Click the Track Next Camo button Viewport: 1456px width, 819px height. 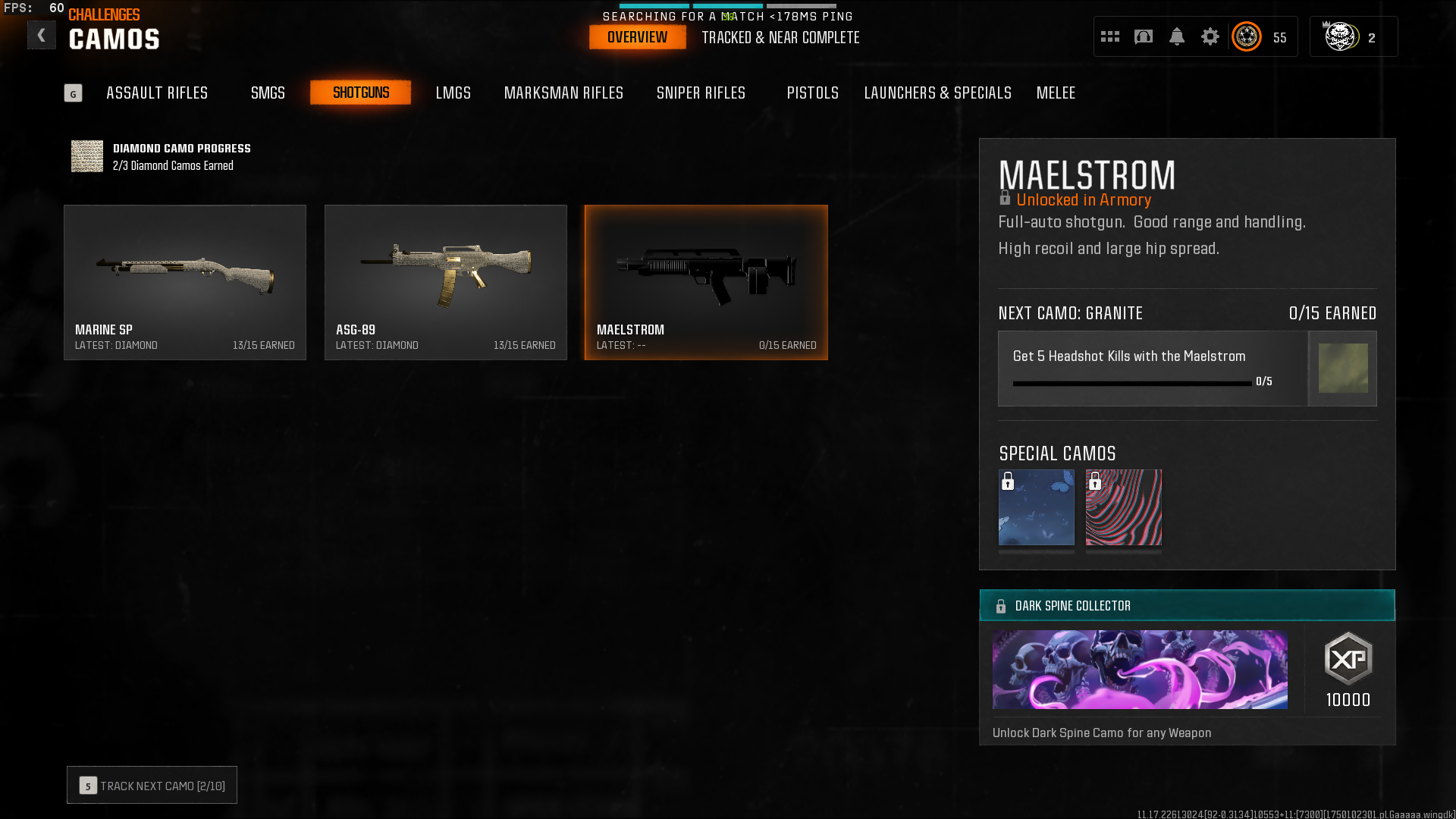[x=152, y=785]
